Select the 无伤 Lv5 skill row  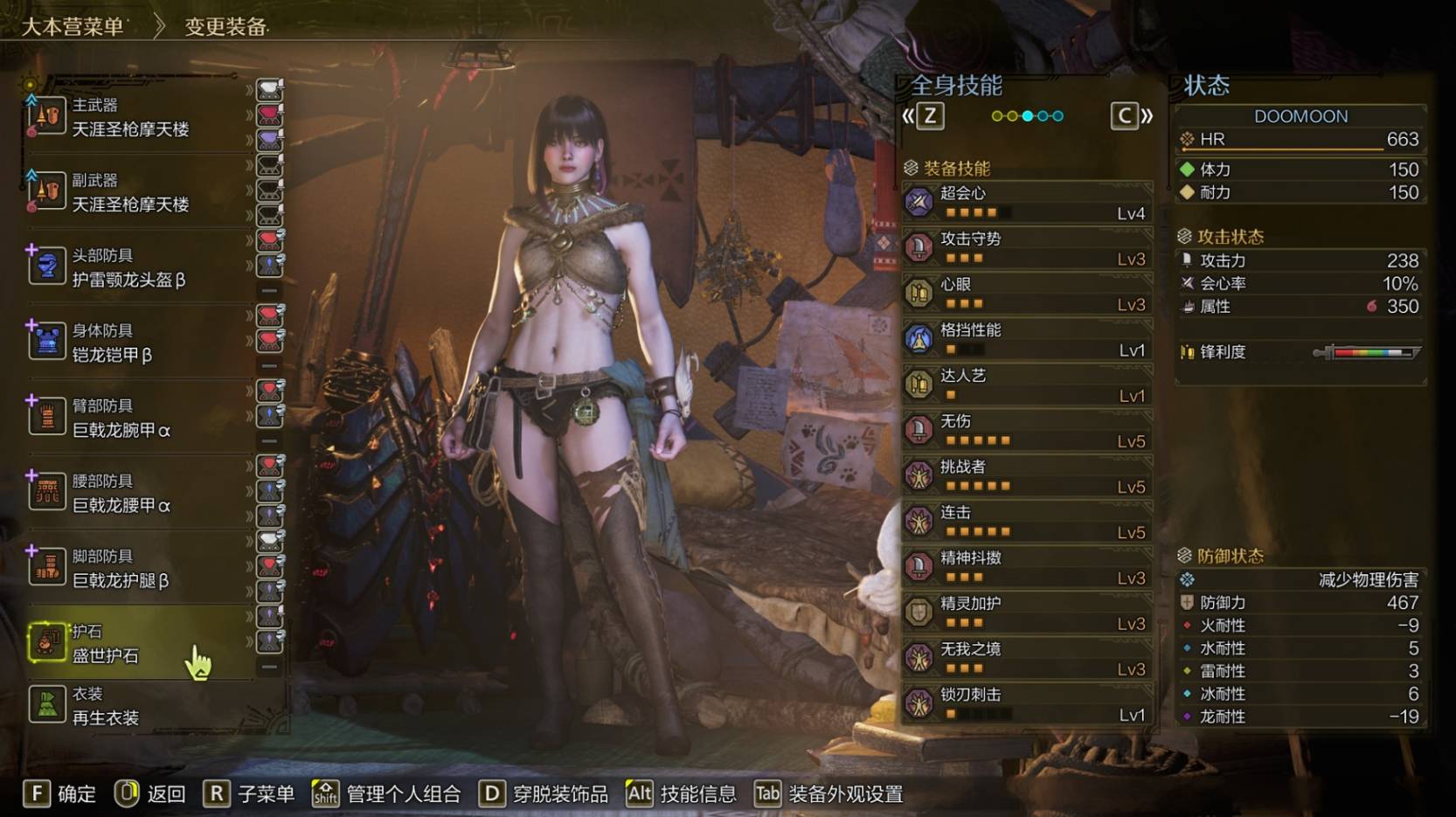(1028, 430)
